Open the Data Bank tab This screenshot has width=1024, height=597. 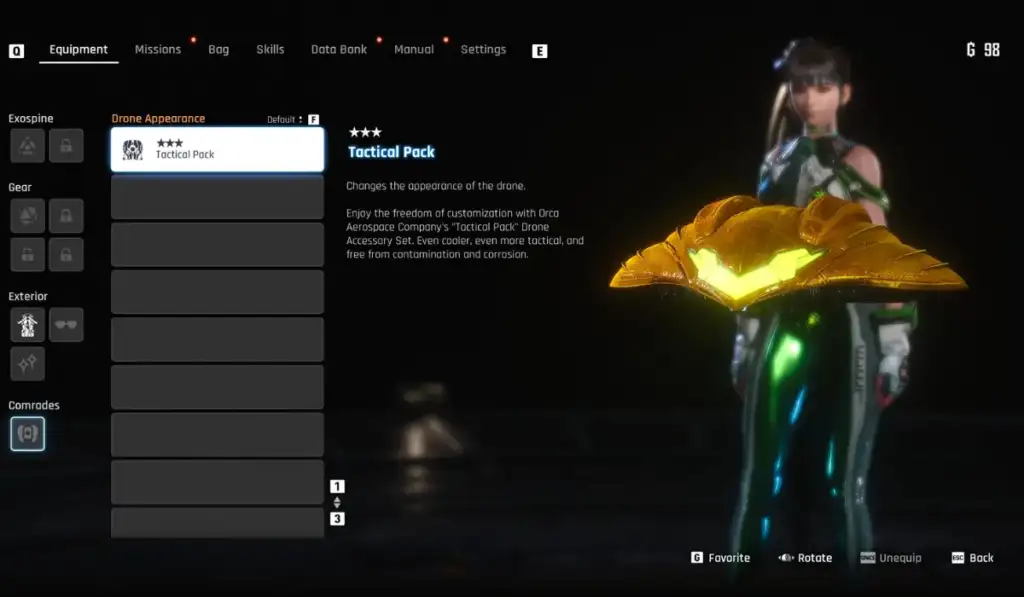tap(339, 50)
